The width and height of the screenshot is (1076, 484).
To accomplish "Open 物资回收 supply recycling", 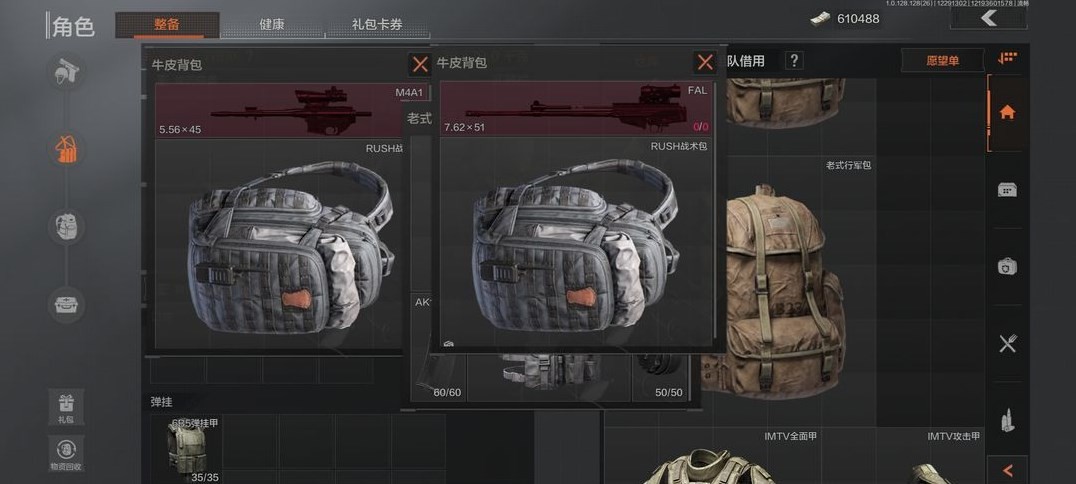I will [66, 453].
